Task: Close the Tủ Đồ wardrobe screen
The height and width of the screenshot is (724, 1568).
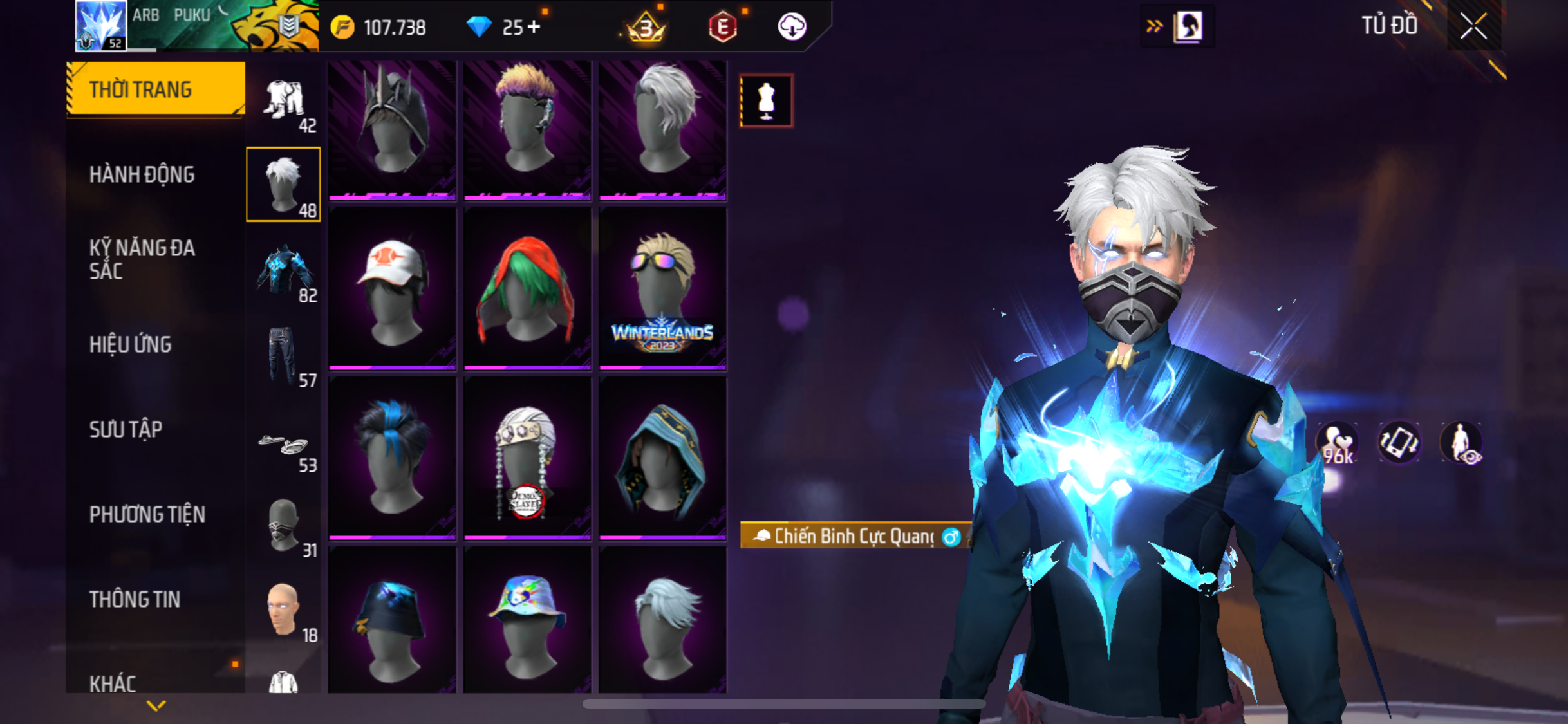Action: point(1473,26)
